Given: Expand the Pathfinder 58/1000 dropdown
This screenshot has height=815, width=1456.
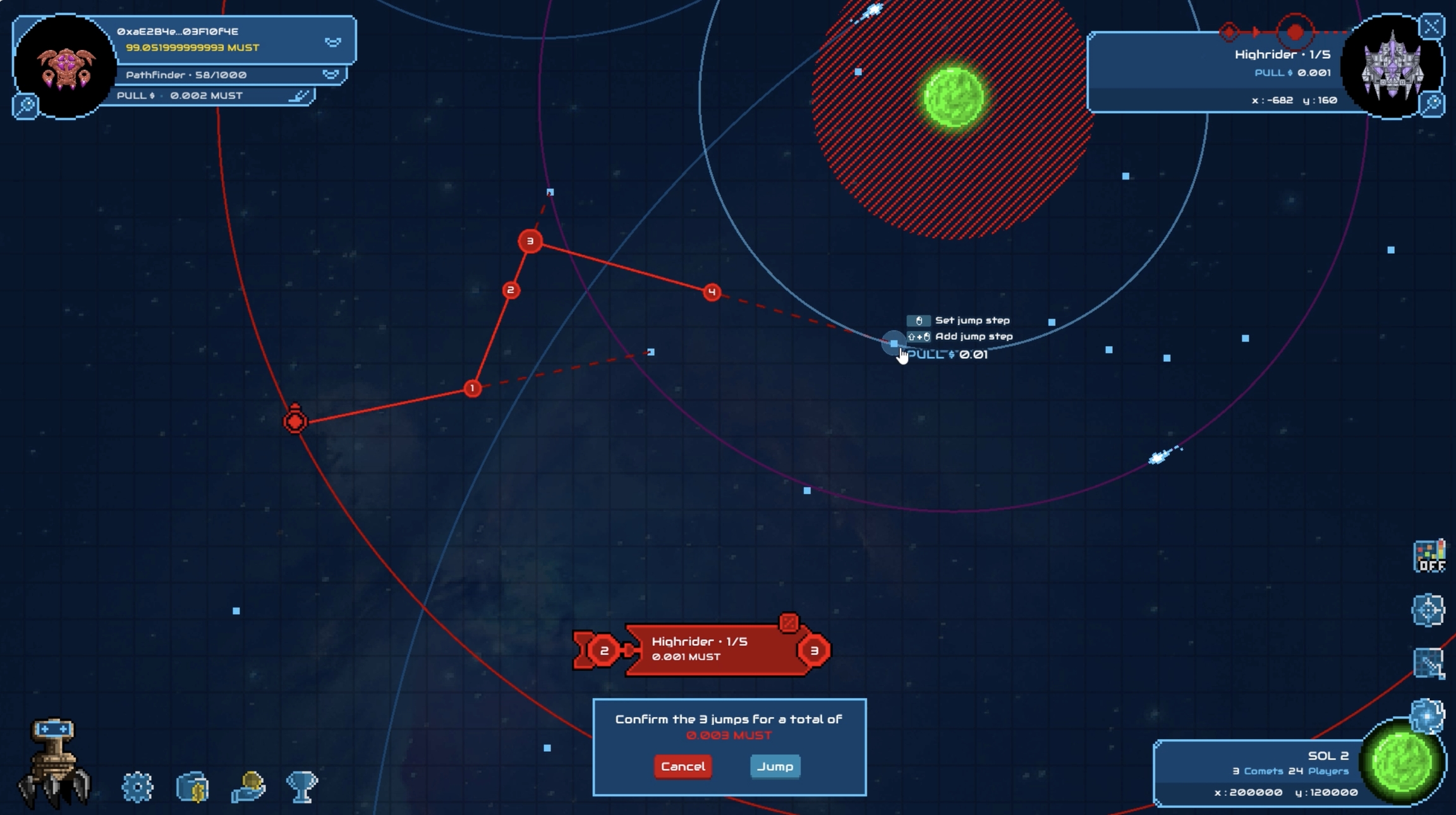Looking at the screenshot, I should [331, 75].
